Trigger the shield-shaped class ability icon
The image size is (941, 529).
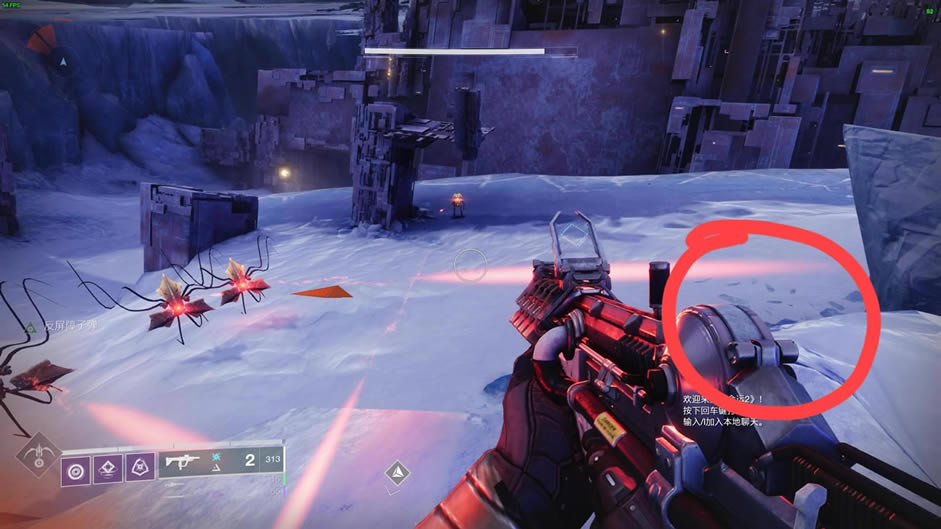point(139,469)
